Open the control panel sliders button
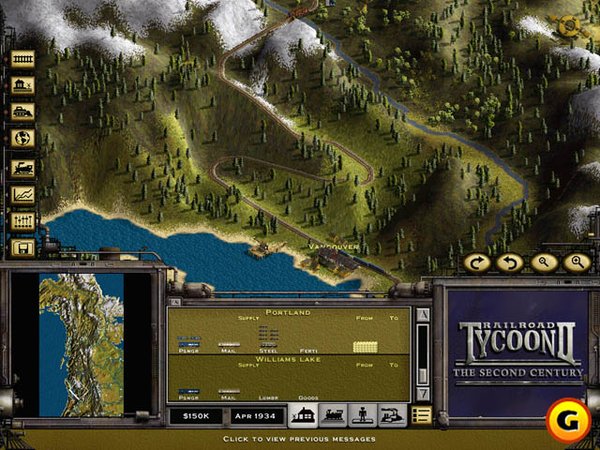This screenshot has height=450, width=600. point(22,221)
